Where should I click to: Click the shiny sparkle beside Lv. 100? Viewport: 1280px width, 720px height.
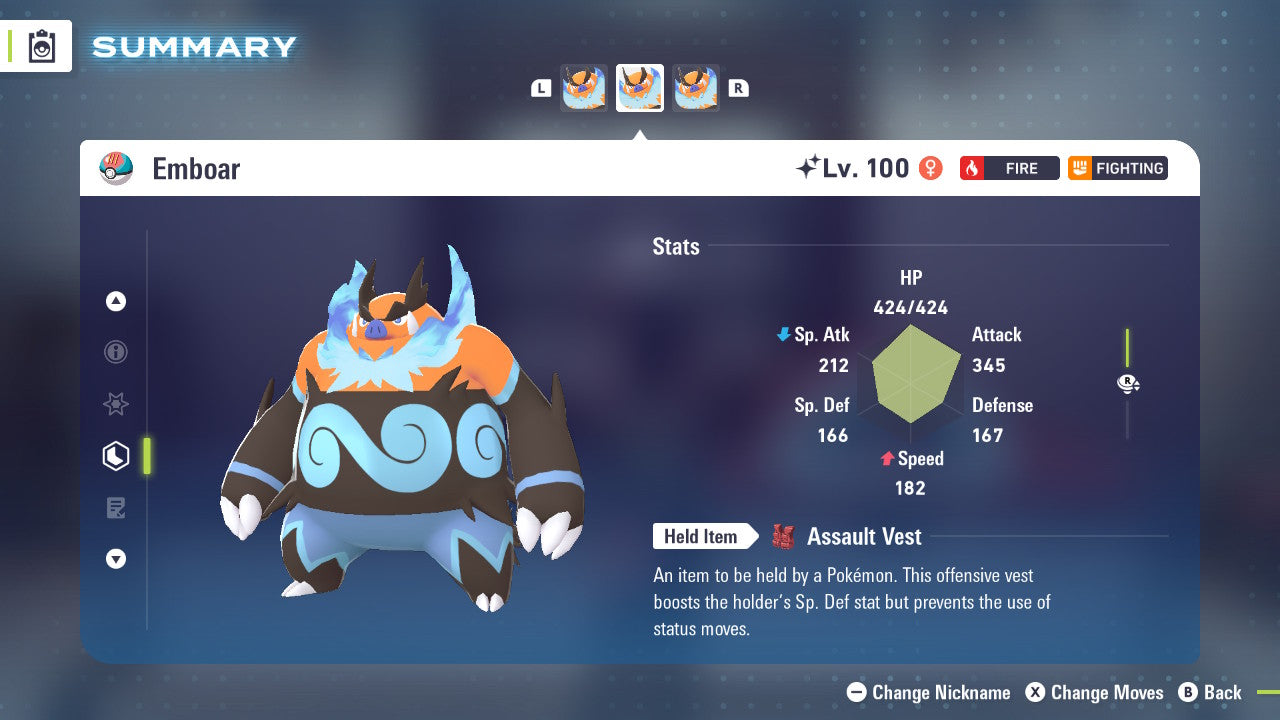[x=810, y=167]
